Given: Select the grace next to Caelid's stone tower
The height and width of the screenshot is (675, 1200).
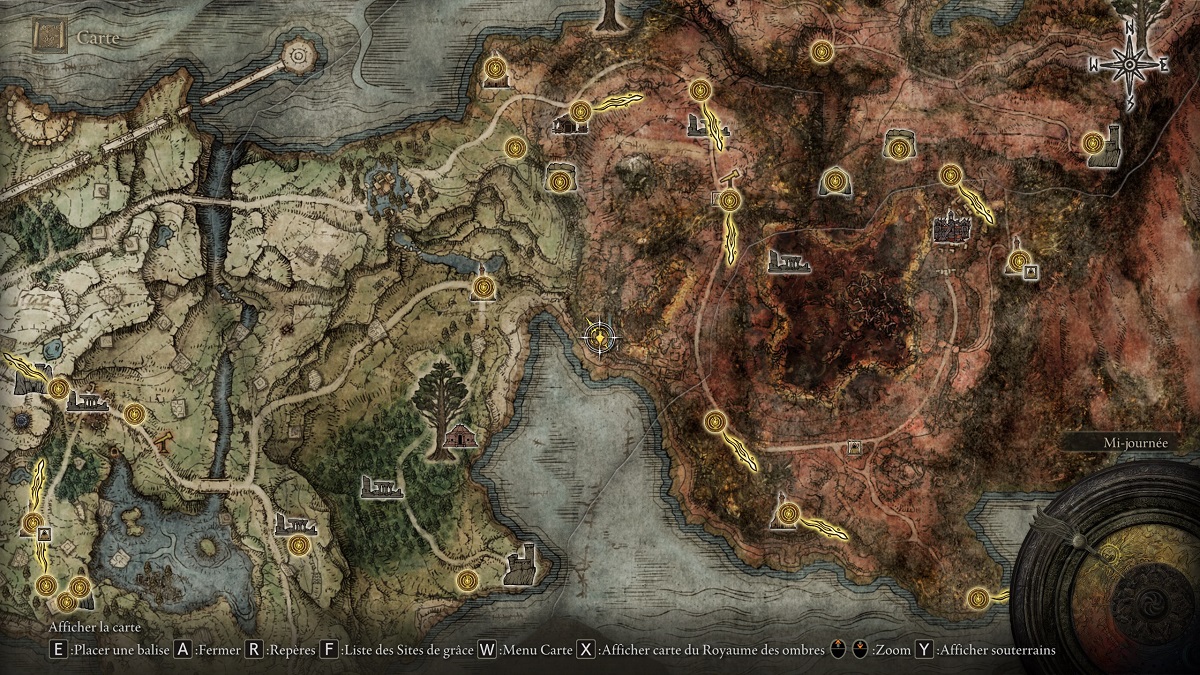Looking at the screenshot, I should pos(1094,143).
